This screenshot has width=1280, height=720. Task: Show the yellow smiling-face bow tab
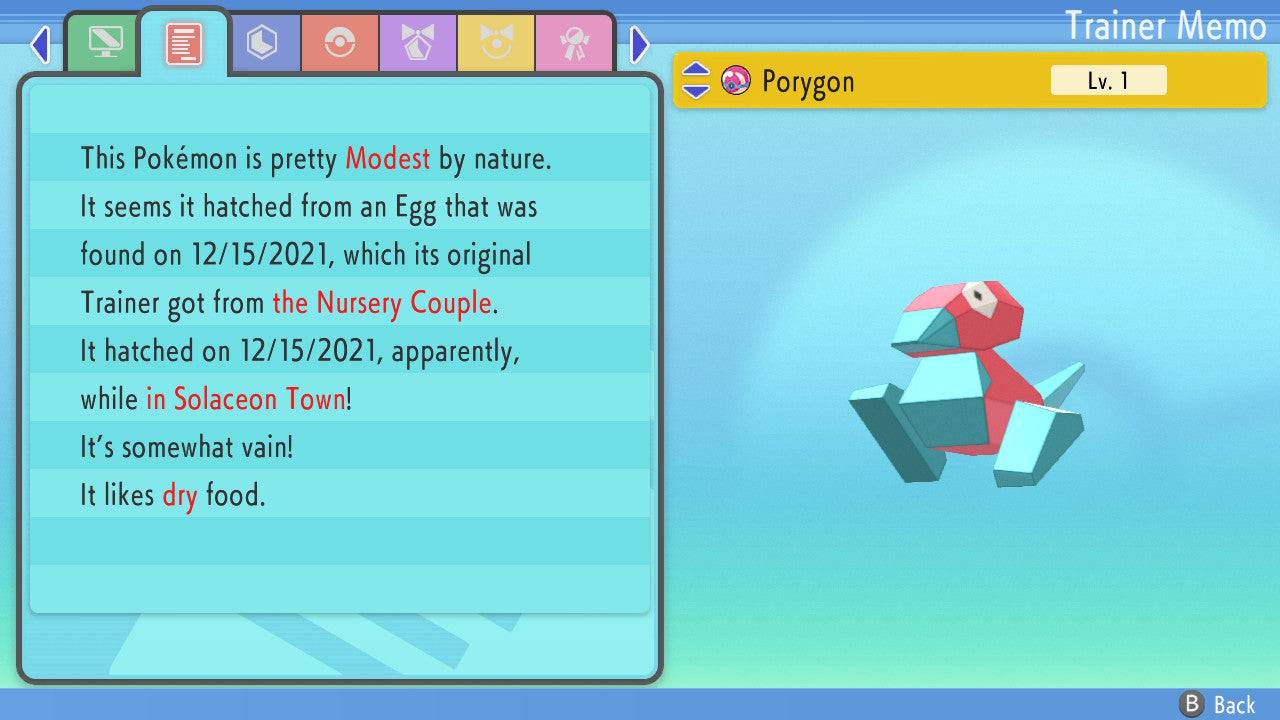496,44
